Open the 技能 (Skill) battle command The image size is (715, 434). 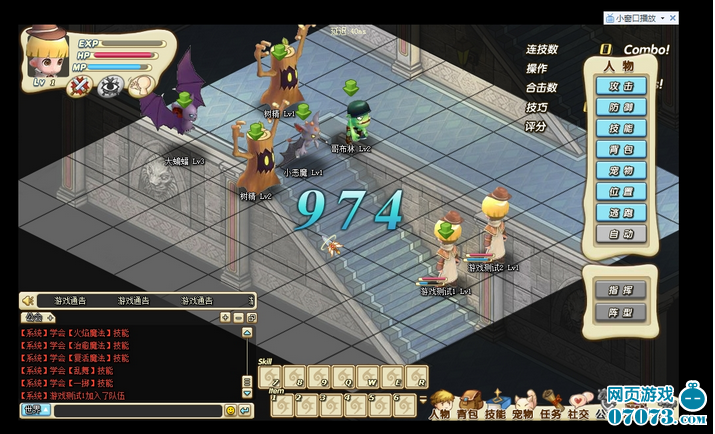coord(621,129)
